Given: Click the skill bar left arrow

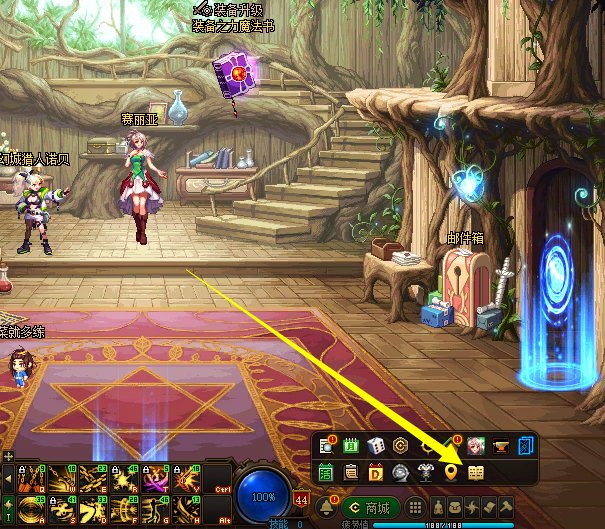Looking at the screenshot, I should click(9, 477).
